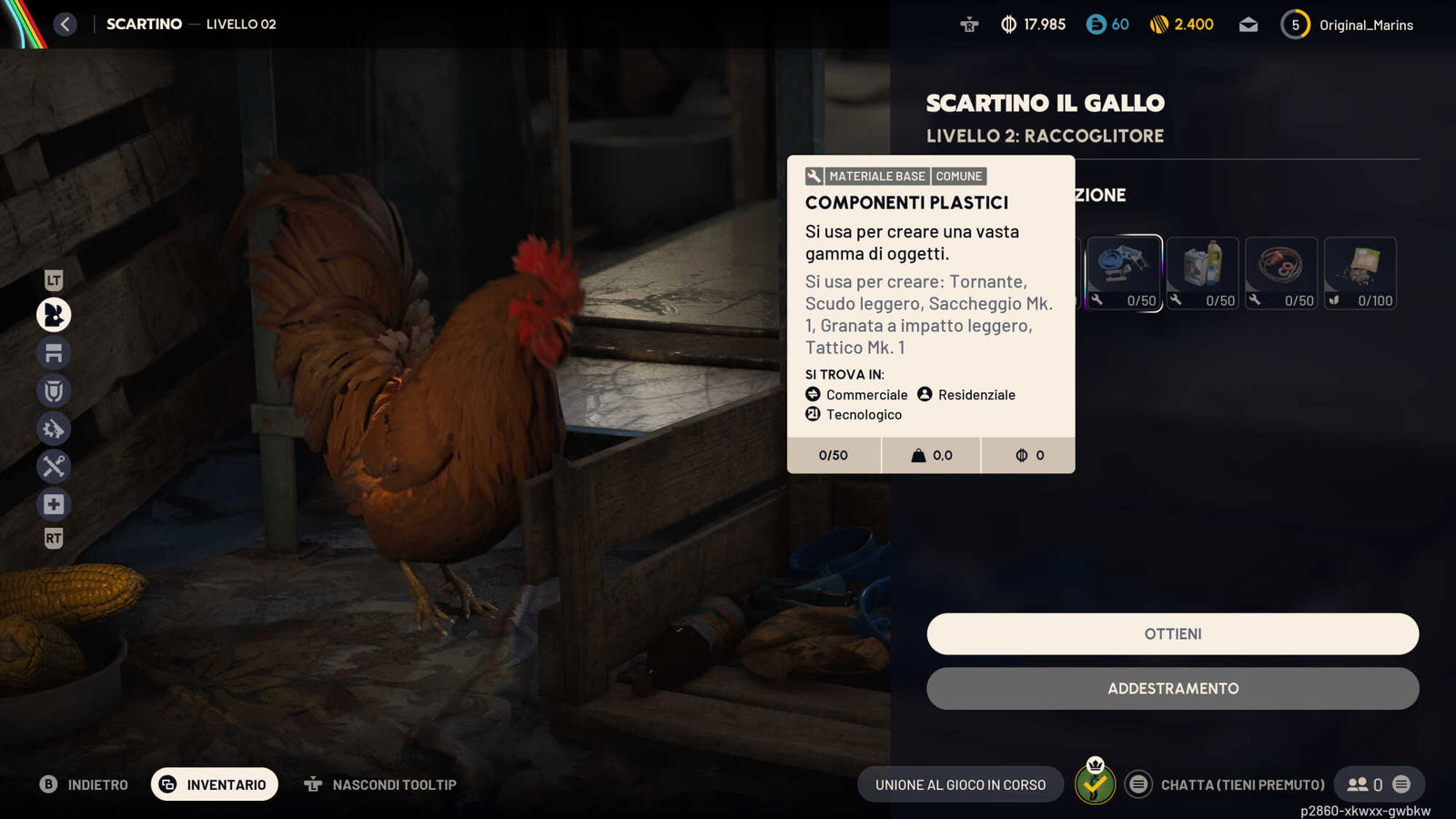Go back with the top-left arrow
1456x819 pixels.
point(65,25)
